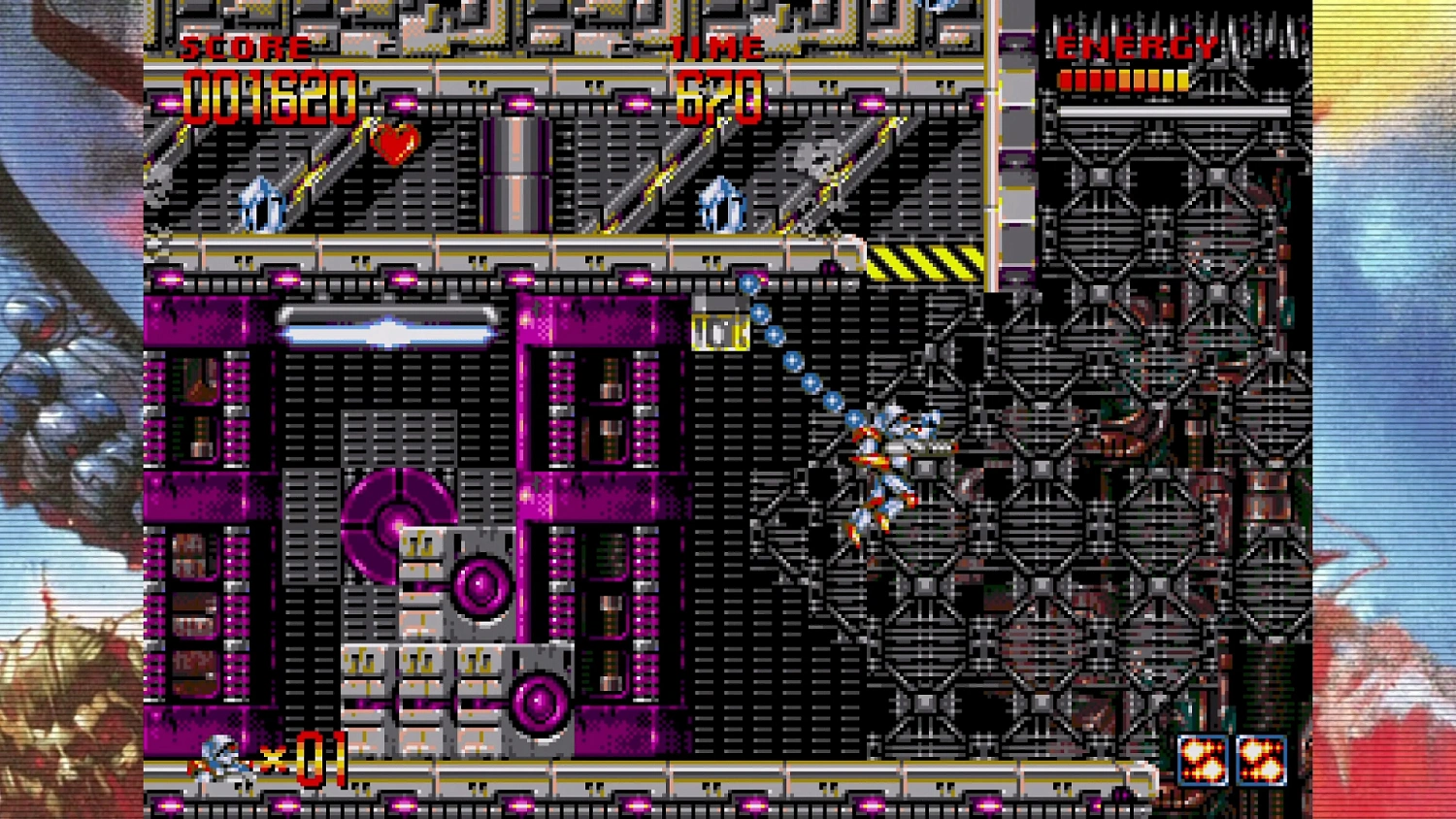1456x819 pixels.
Task: Click the gold diamond collectible block
Action: pyautogui.click(x=718, y=330)
